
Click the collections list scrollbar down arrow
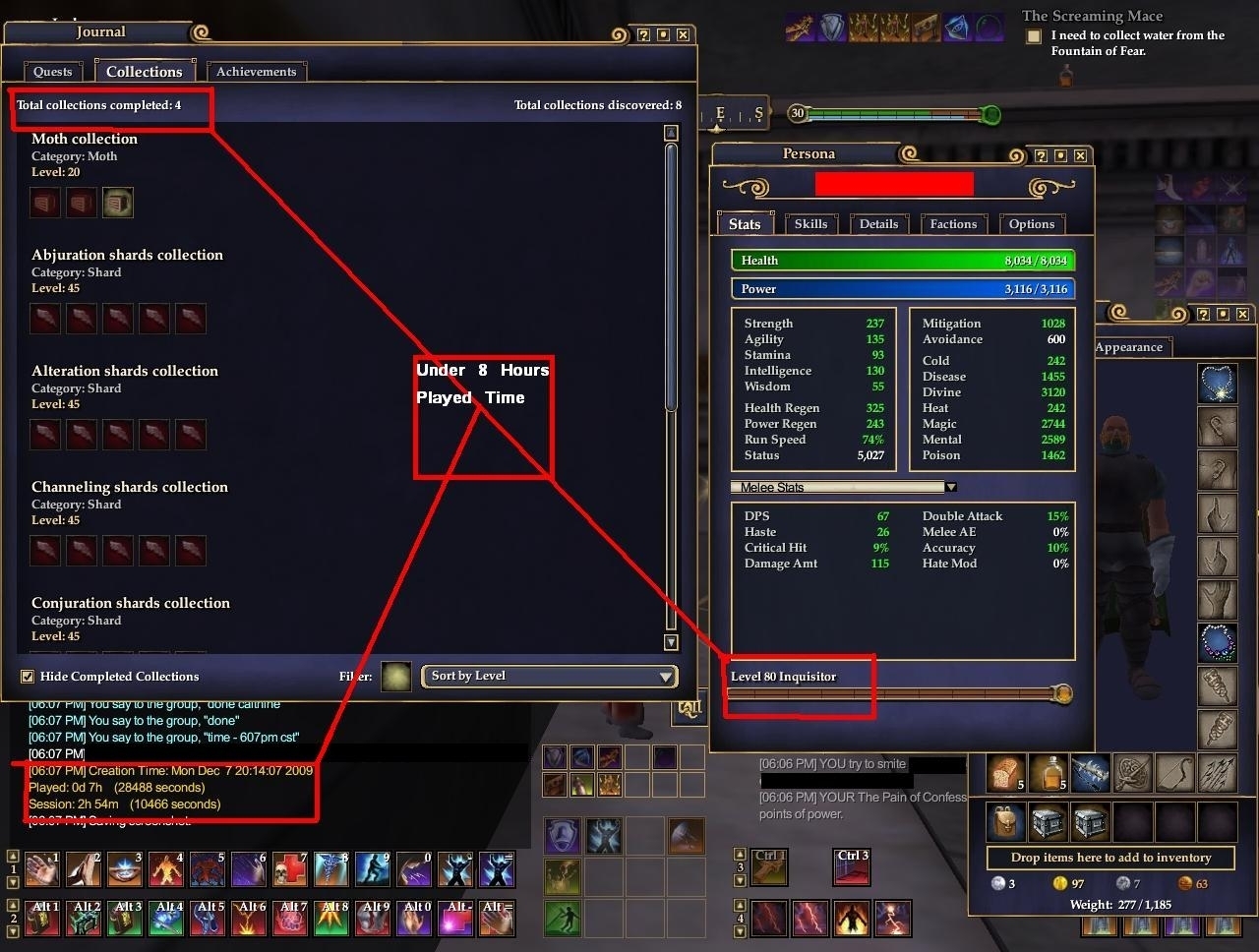coord(670,641)
